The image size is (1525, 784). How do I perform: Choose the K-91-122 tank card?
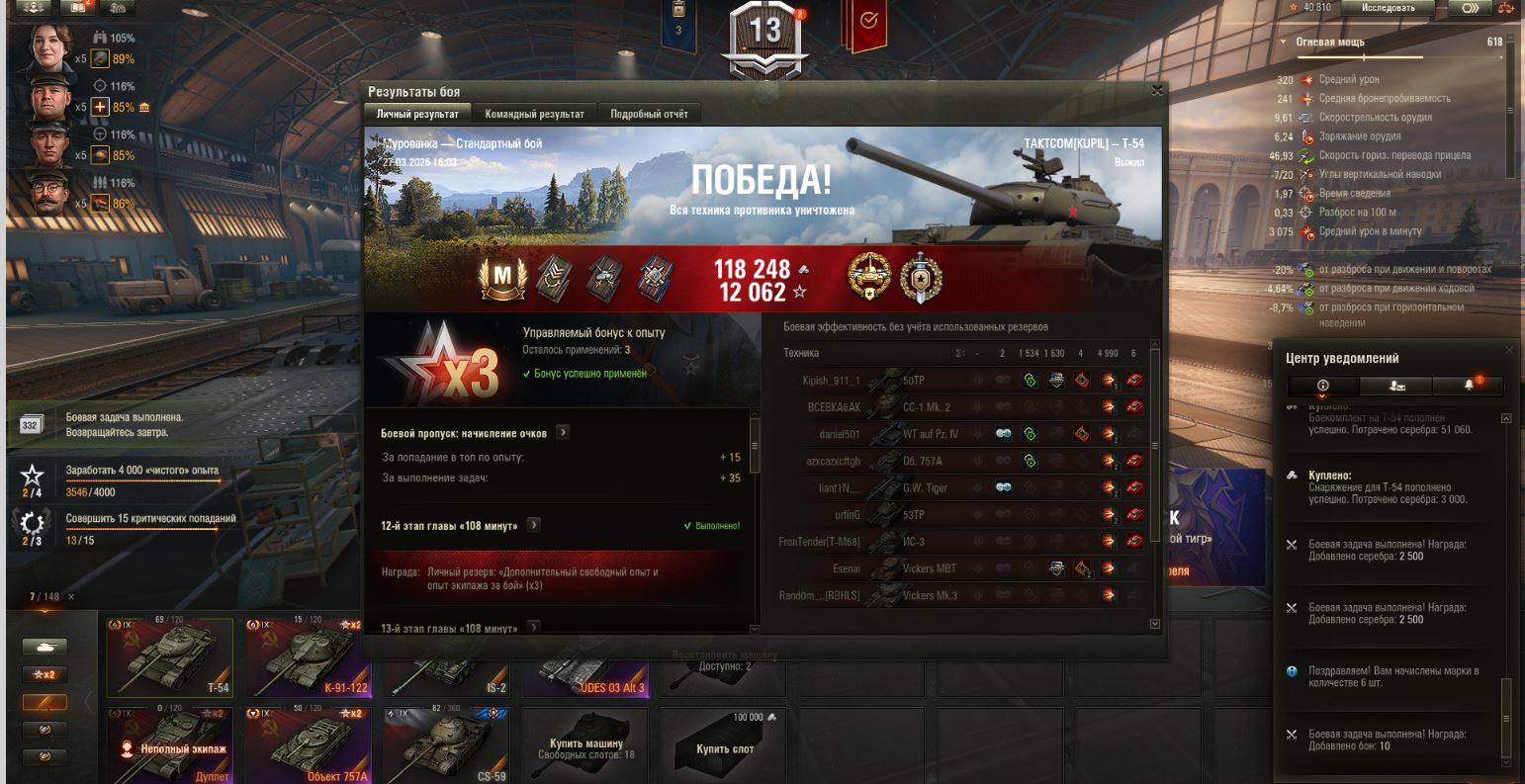tap(307, 657)
